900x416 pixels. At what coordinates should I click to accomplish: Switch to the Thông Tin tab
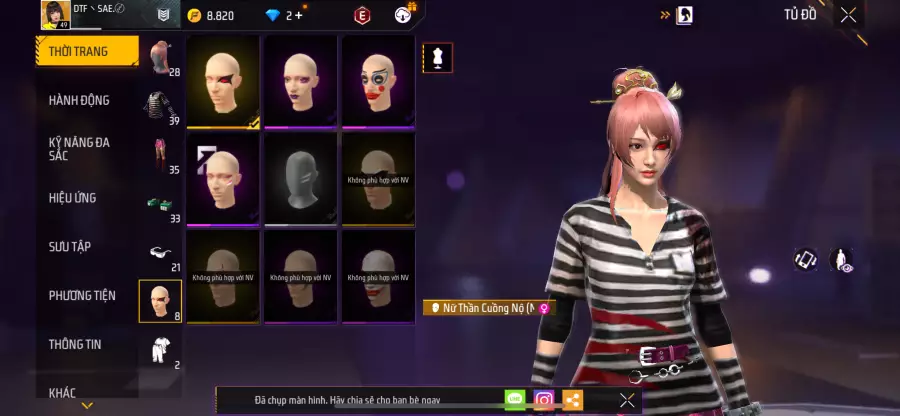pos(75,344)
